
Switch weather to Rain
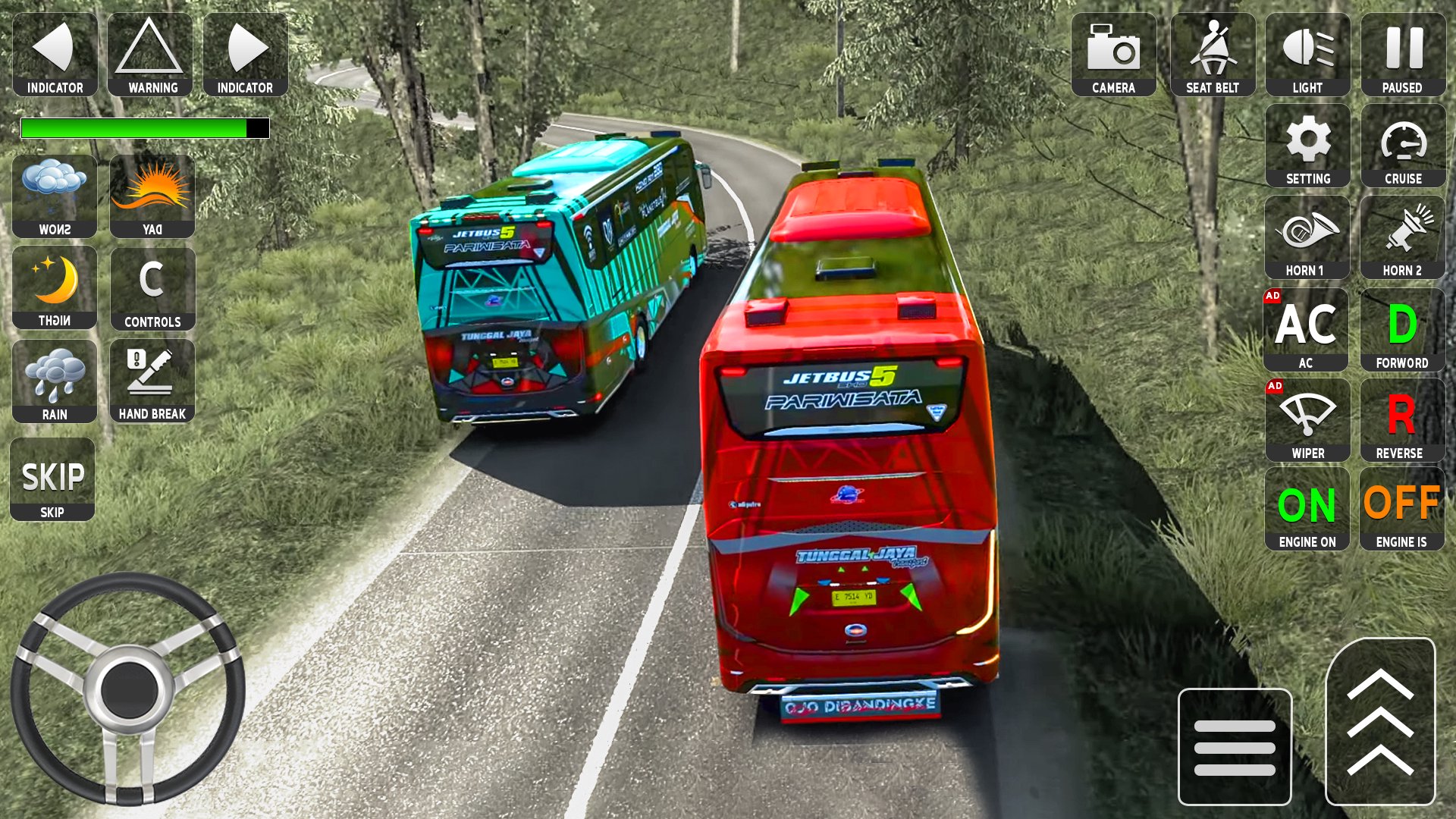(55, 381)
